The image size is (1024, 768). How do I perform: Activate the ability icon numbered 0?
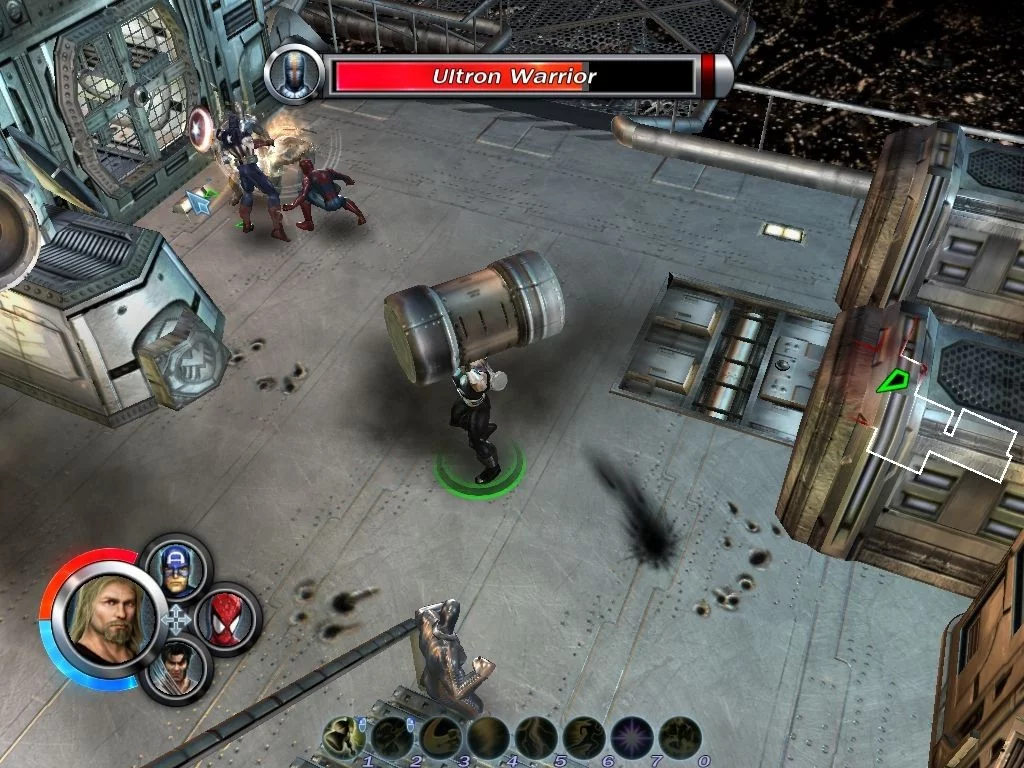(680, 738)
